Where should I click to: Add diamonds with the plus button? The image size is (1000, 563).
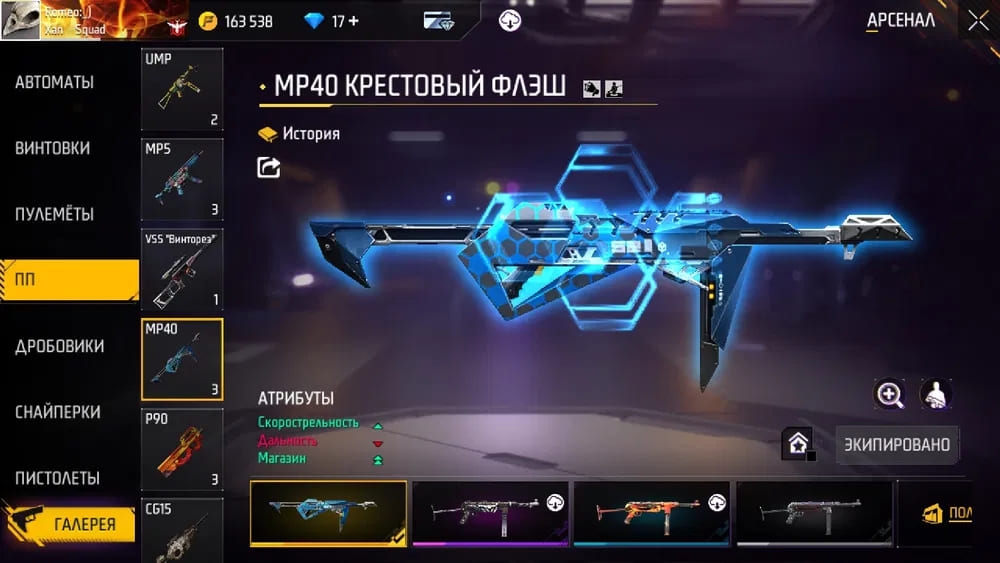(x=353, y=21)
